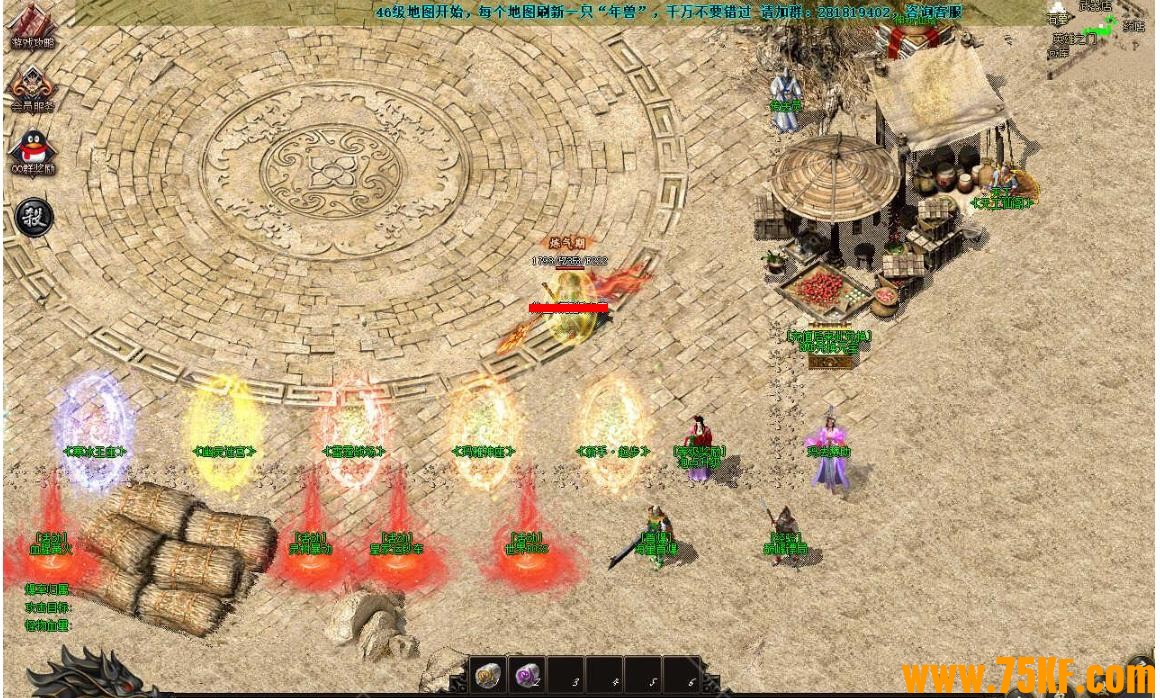Use the purple scroll in hotbar slot 2
Screen dimensions: 1160x698
click(526, 677)
